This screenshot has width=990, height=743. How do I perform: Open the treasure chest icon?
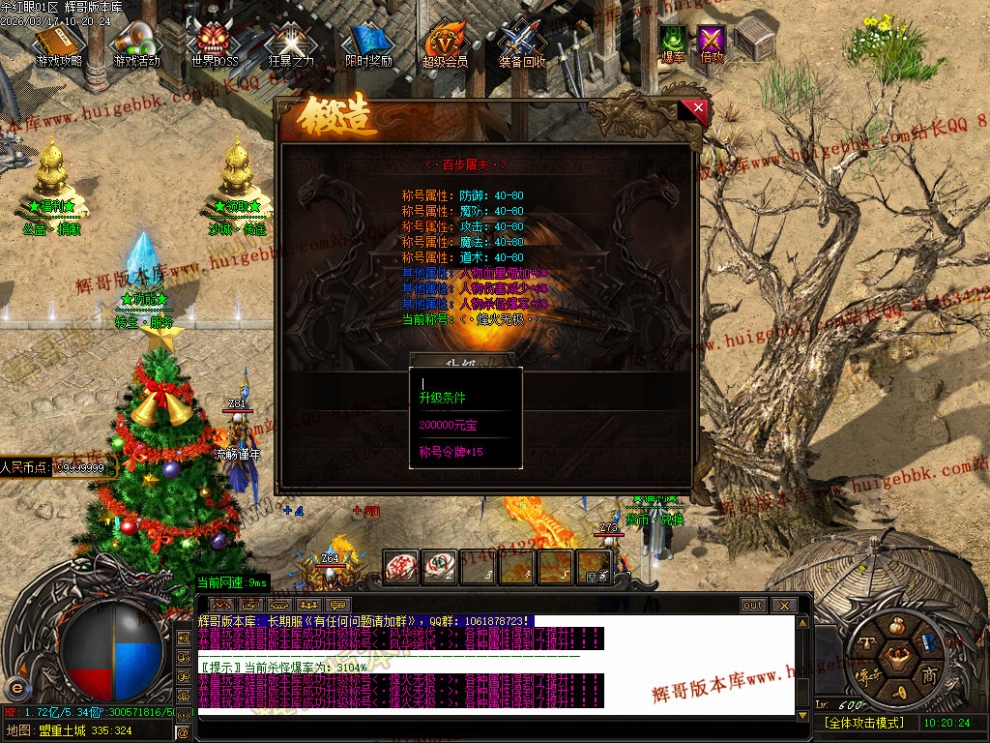[755, 39]
